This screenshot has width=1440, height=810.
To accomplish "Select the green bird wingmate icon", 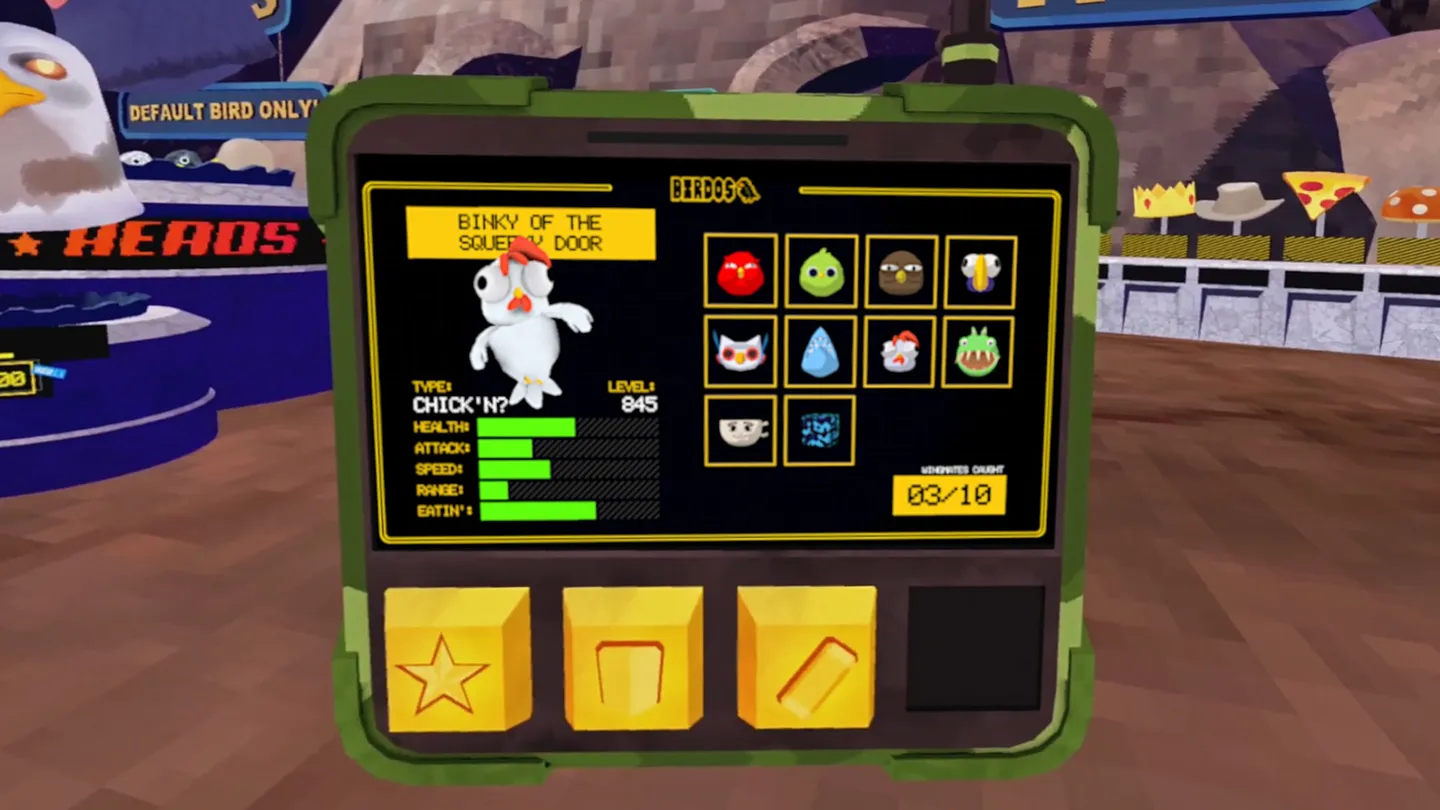I will [x=820, y=271].
